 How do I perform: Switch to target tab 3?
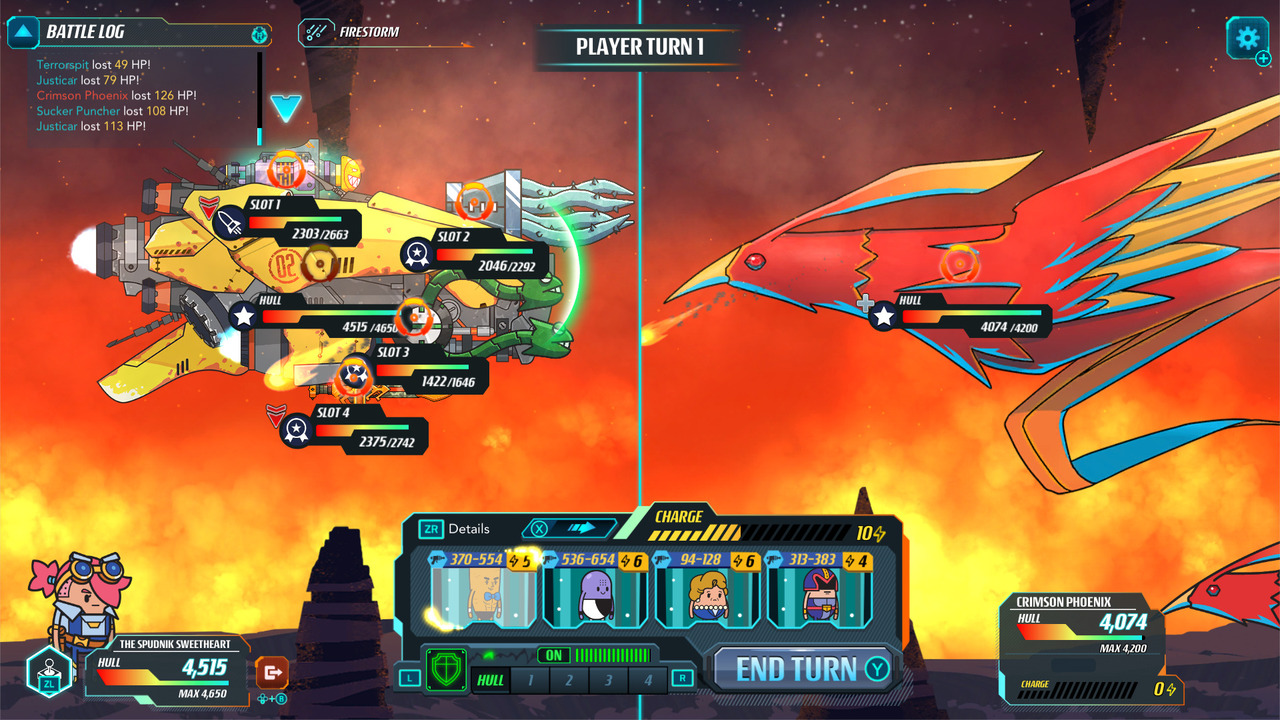609,679
